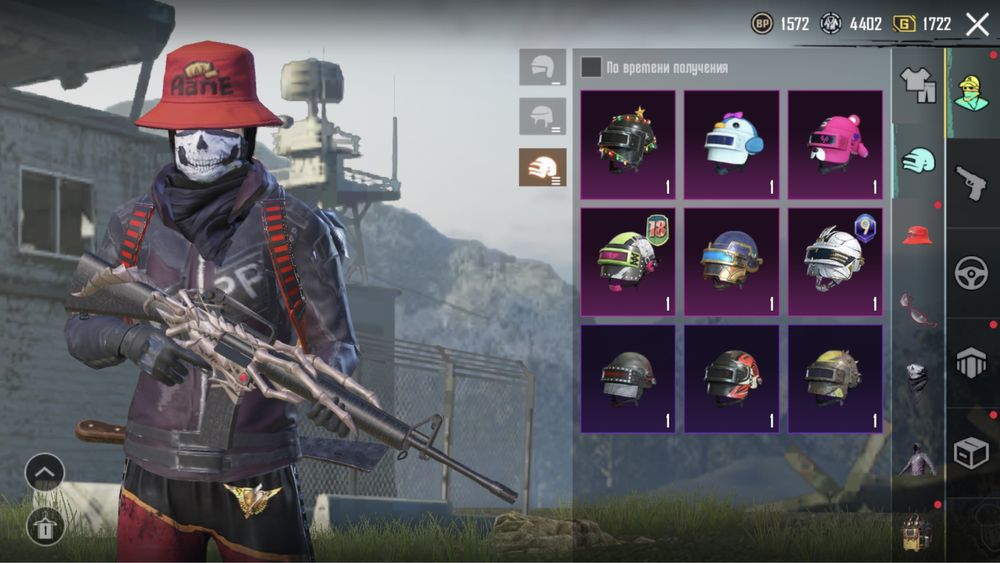Switch to the pistol weapons tab
Screen dimensions: 1000x563
pos(970,184)
